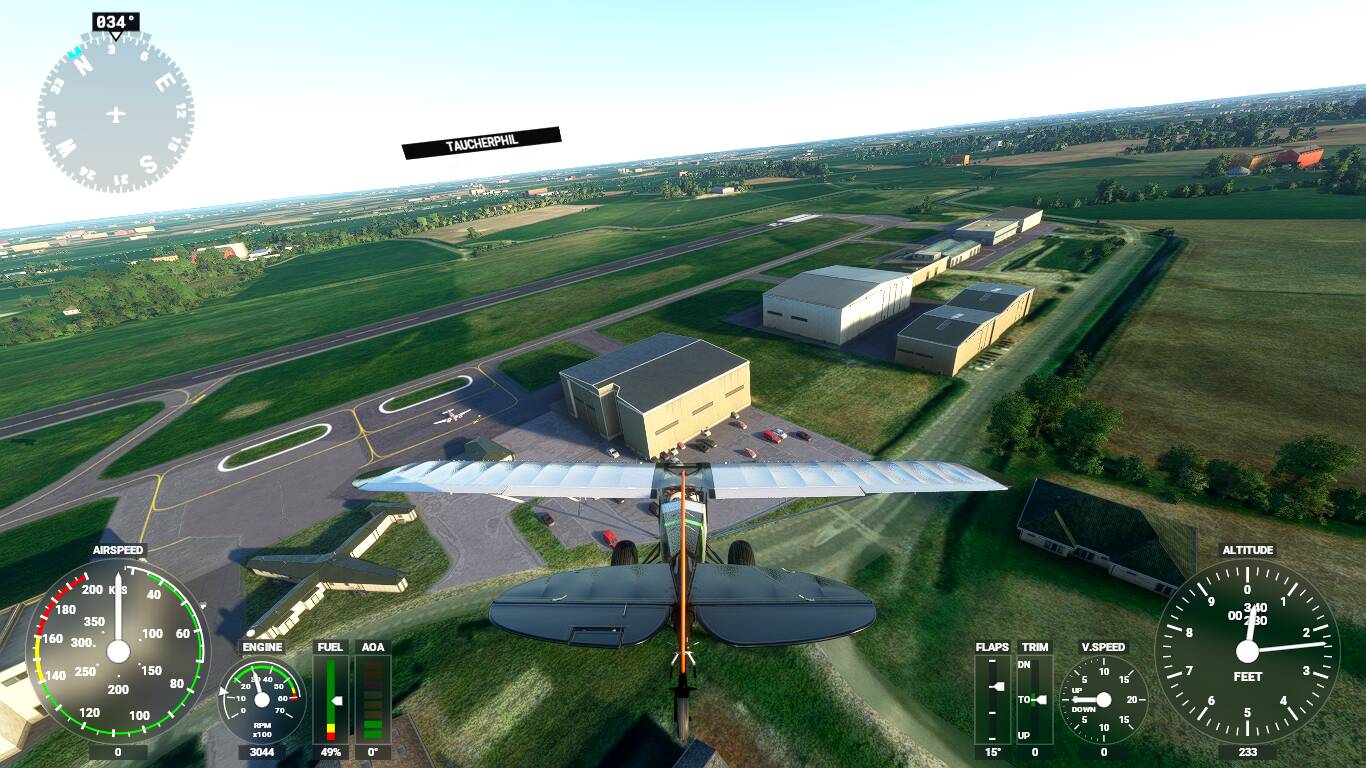The image size is (1366, 768).
Task: Click the Airspeed gauge
Action: coord(118,651)
